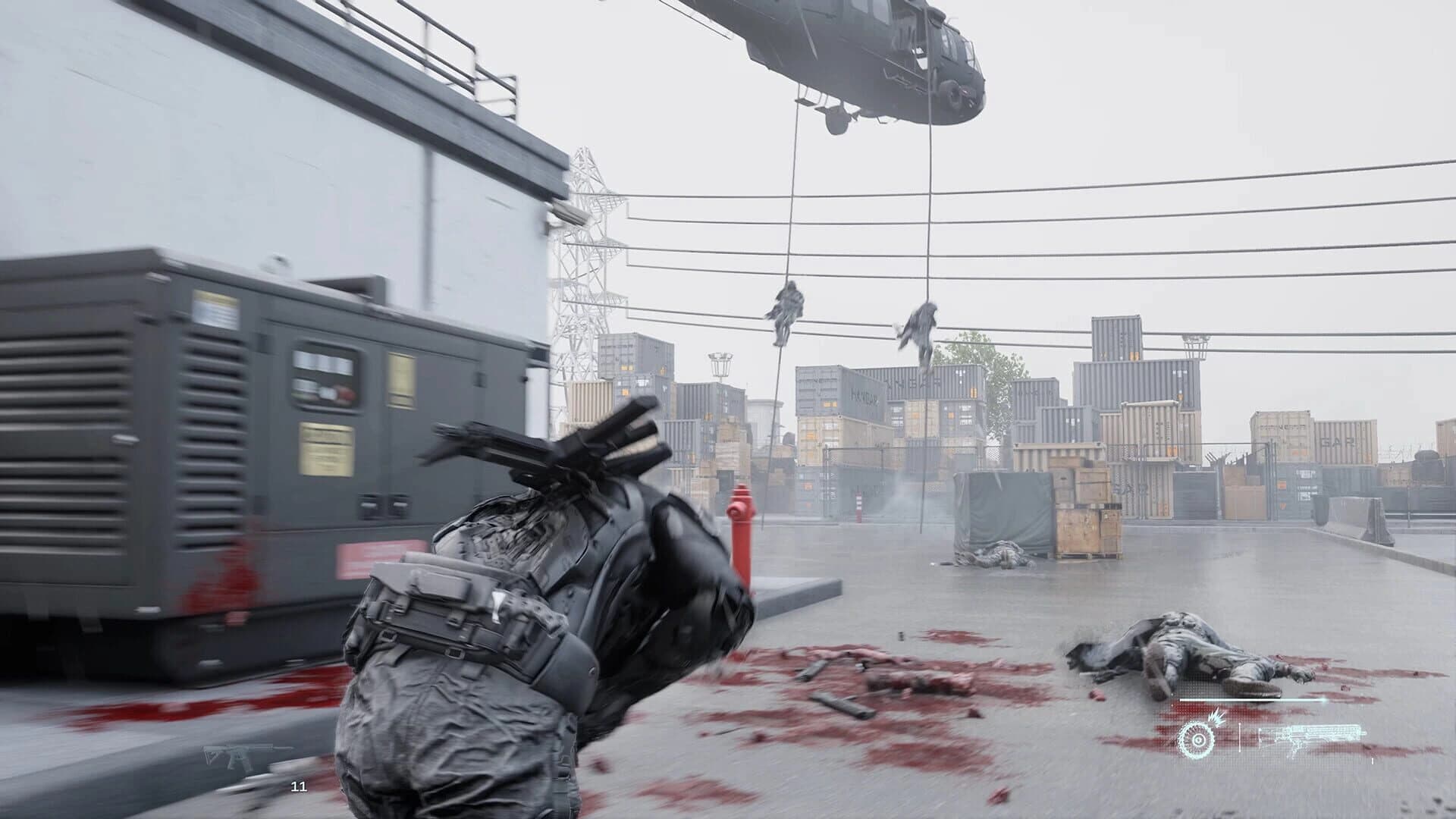Viewport: 1456px width, 819px height.
Task: Click the muzzle flash indicator above the drum icon
Action: [x=1215, y=718]
